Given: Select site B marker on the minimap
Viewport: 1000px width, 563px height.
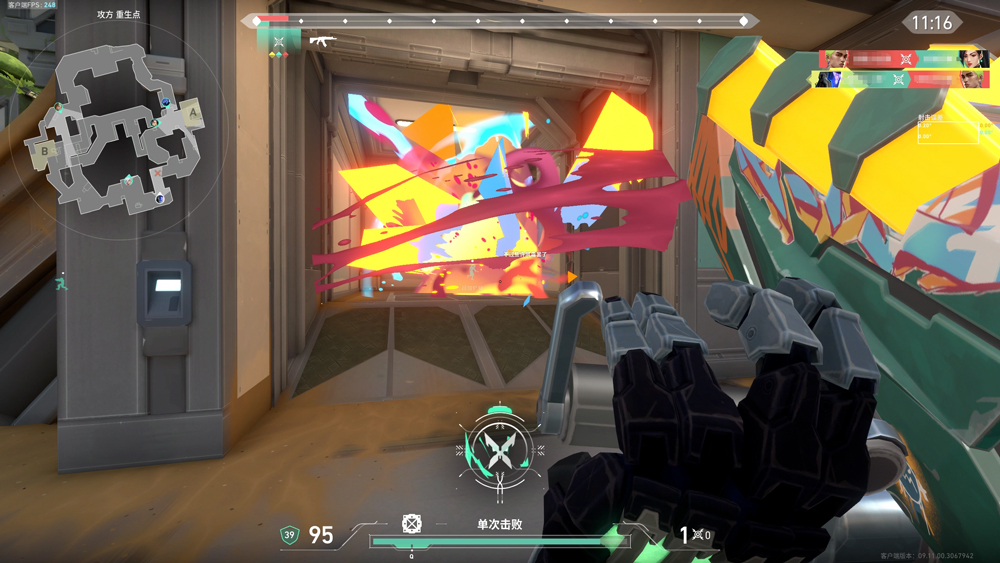Looking at the screenshot, I should pos(45,151).
